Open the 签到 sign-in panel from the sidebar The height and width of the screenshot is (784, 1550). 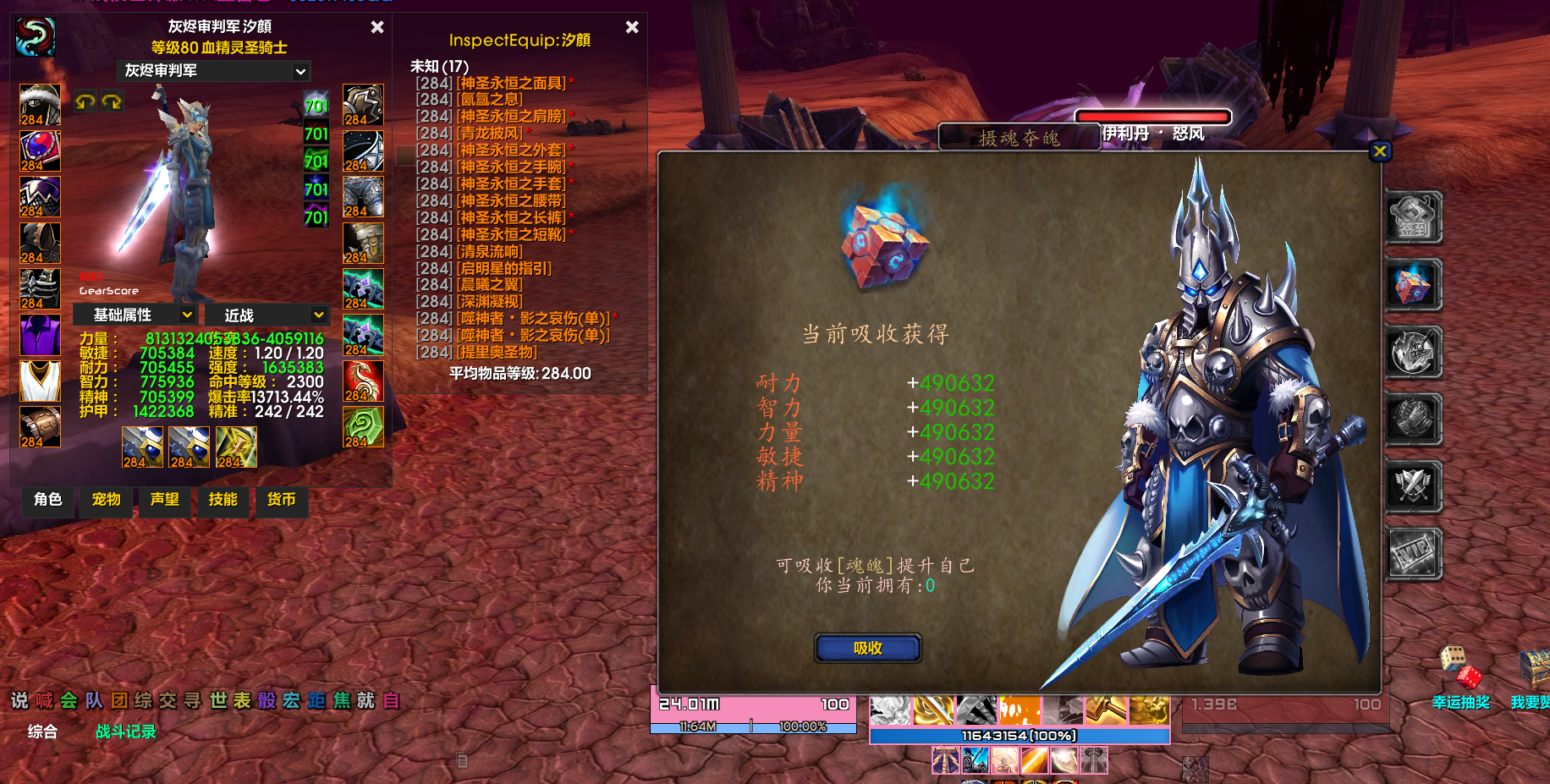(1413, 218)
